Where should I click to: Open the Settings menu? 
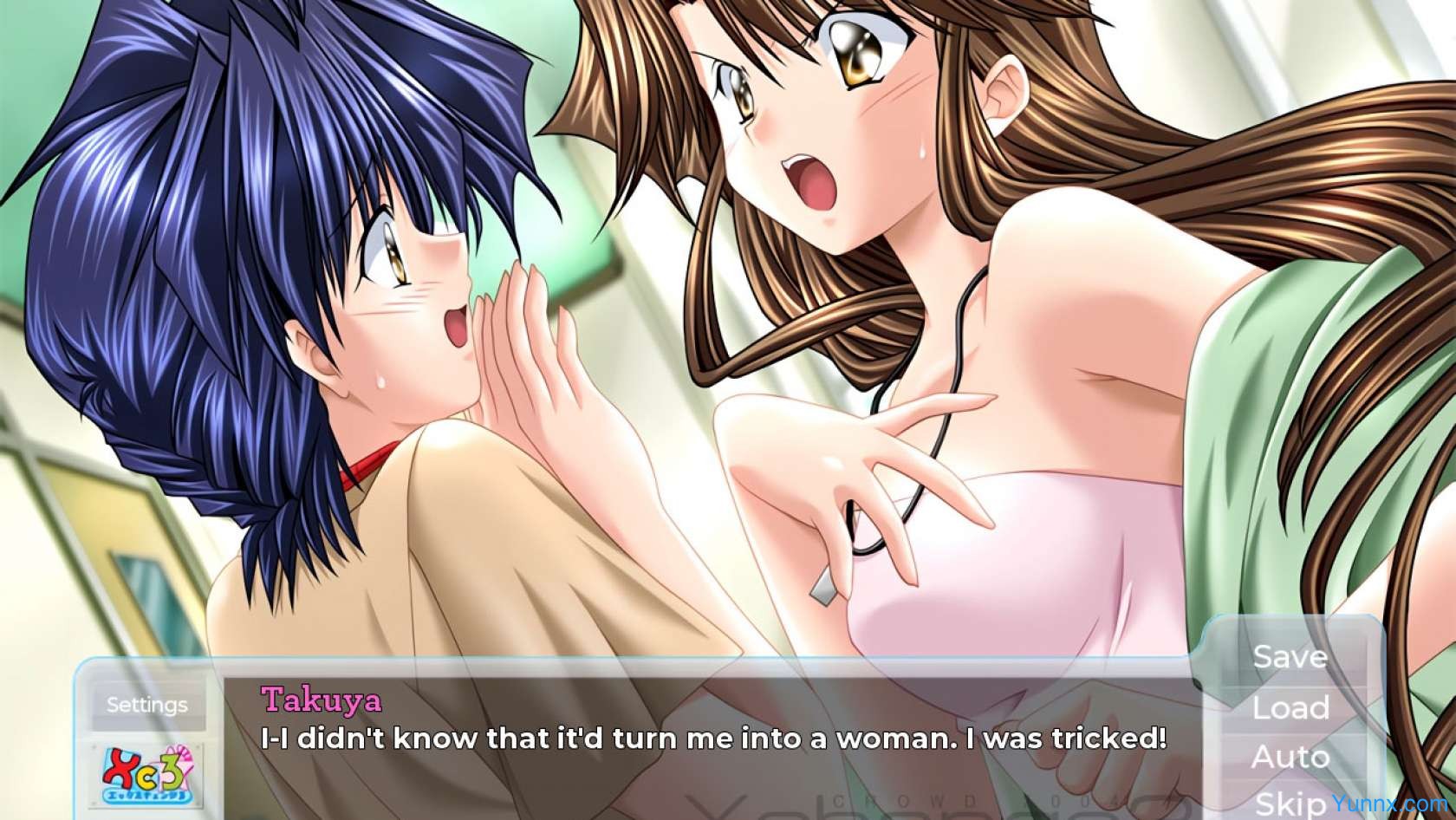[x=146, y=705]
